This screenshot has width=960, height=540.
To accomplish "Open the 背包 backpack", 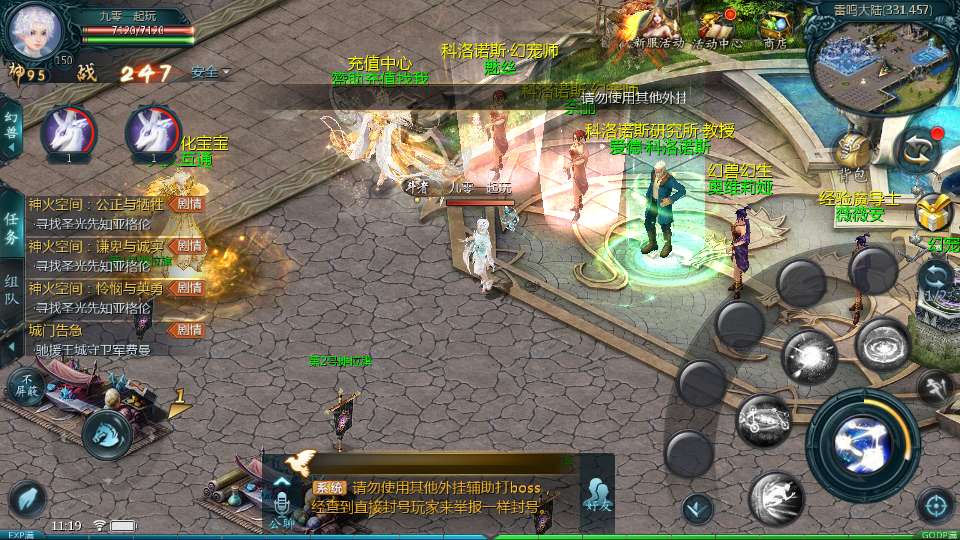I will 852,155.
